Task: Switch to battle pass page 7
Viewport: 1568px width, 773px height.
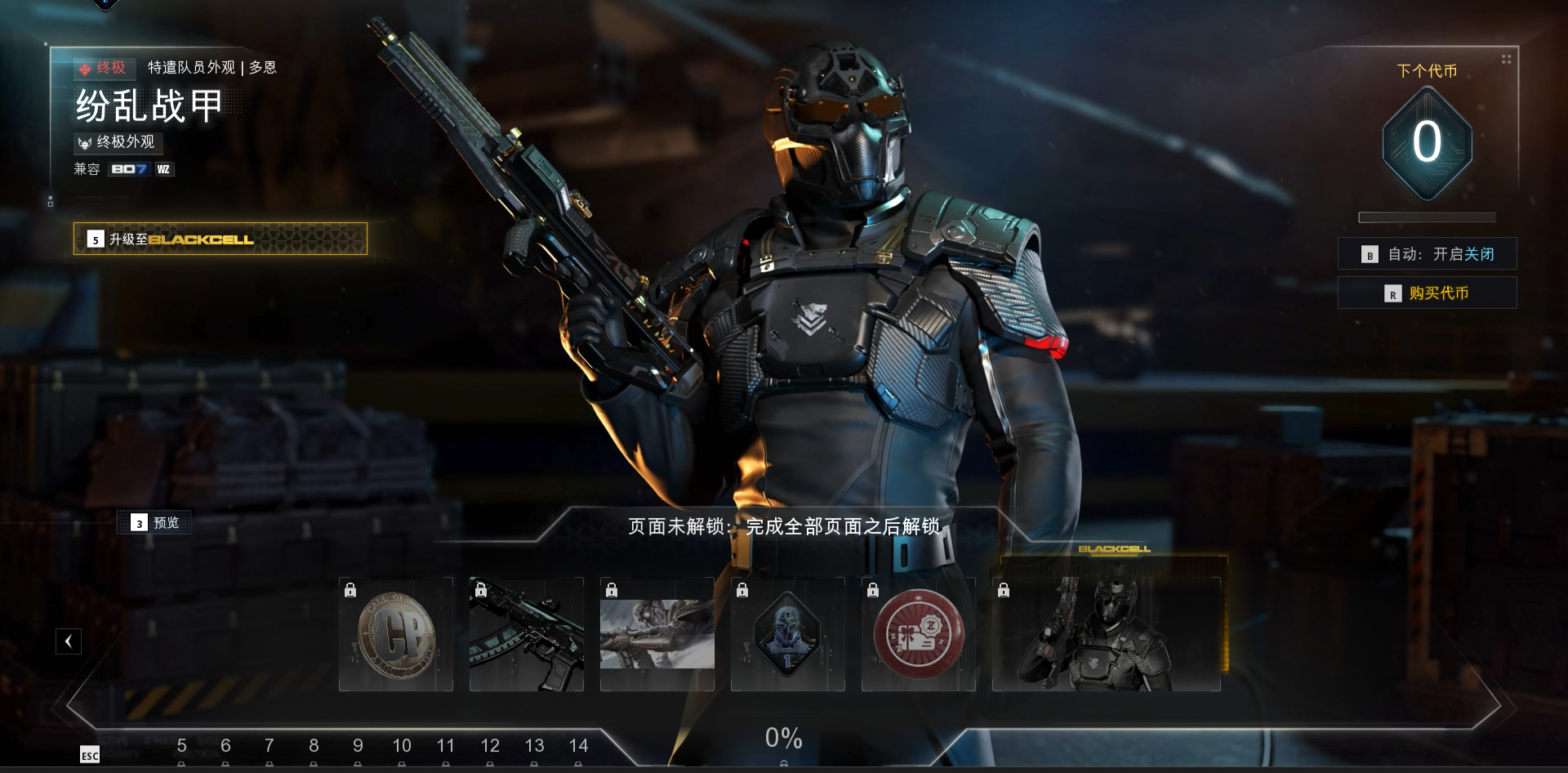Action: tap(269, 746)
